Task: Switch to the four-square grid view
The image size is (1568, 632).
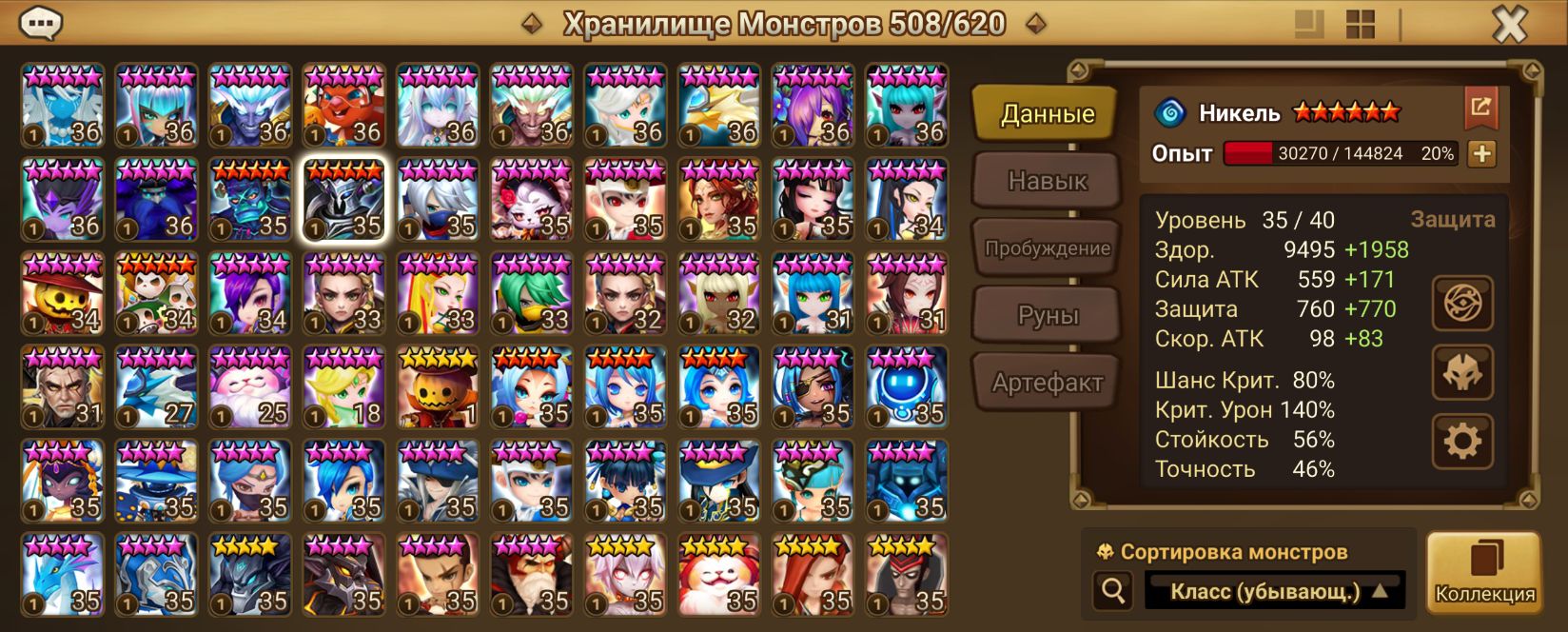Action: [1361, 25]
